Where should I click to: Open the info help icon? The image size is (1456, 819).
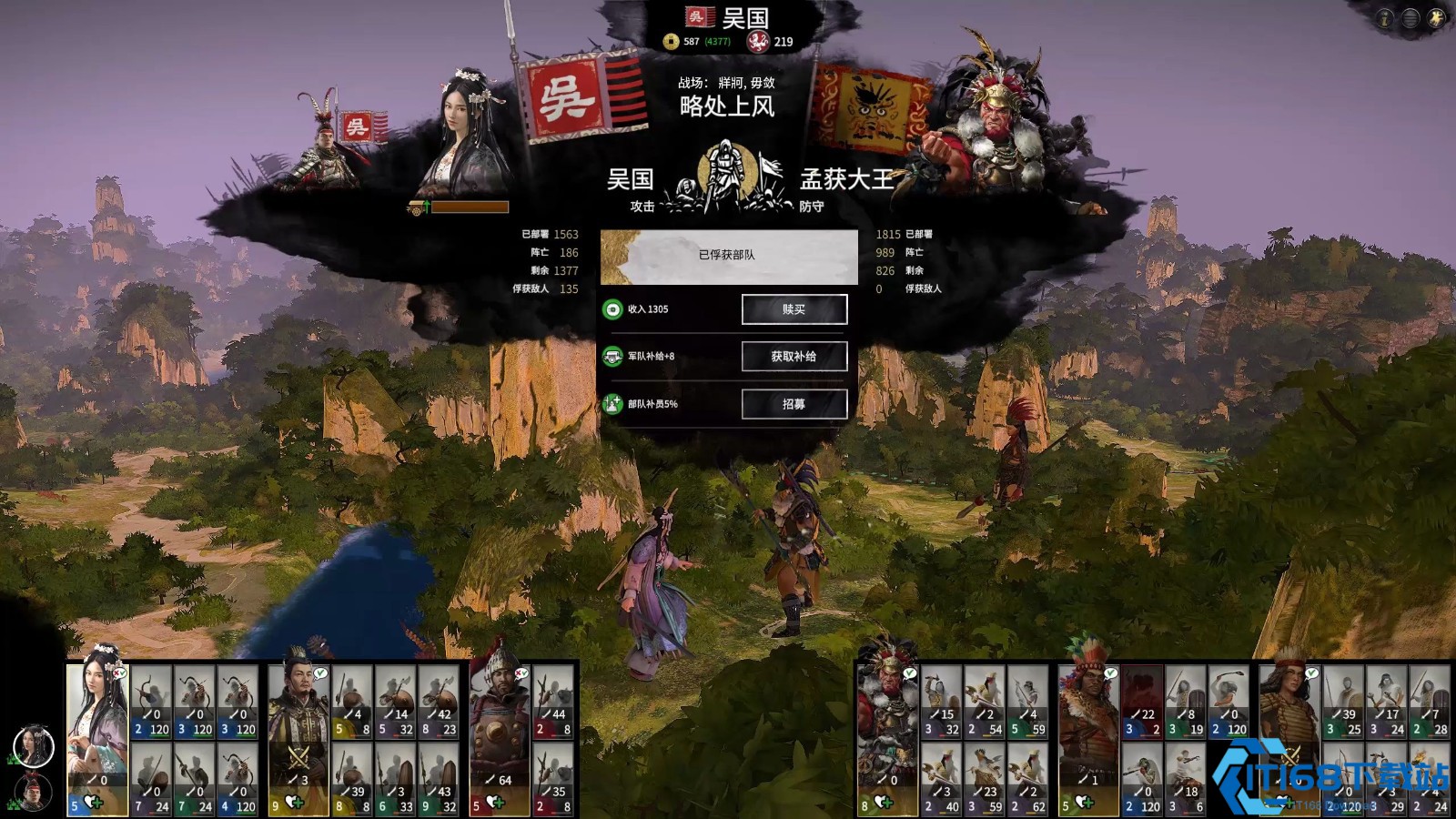(1384, 18)
